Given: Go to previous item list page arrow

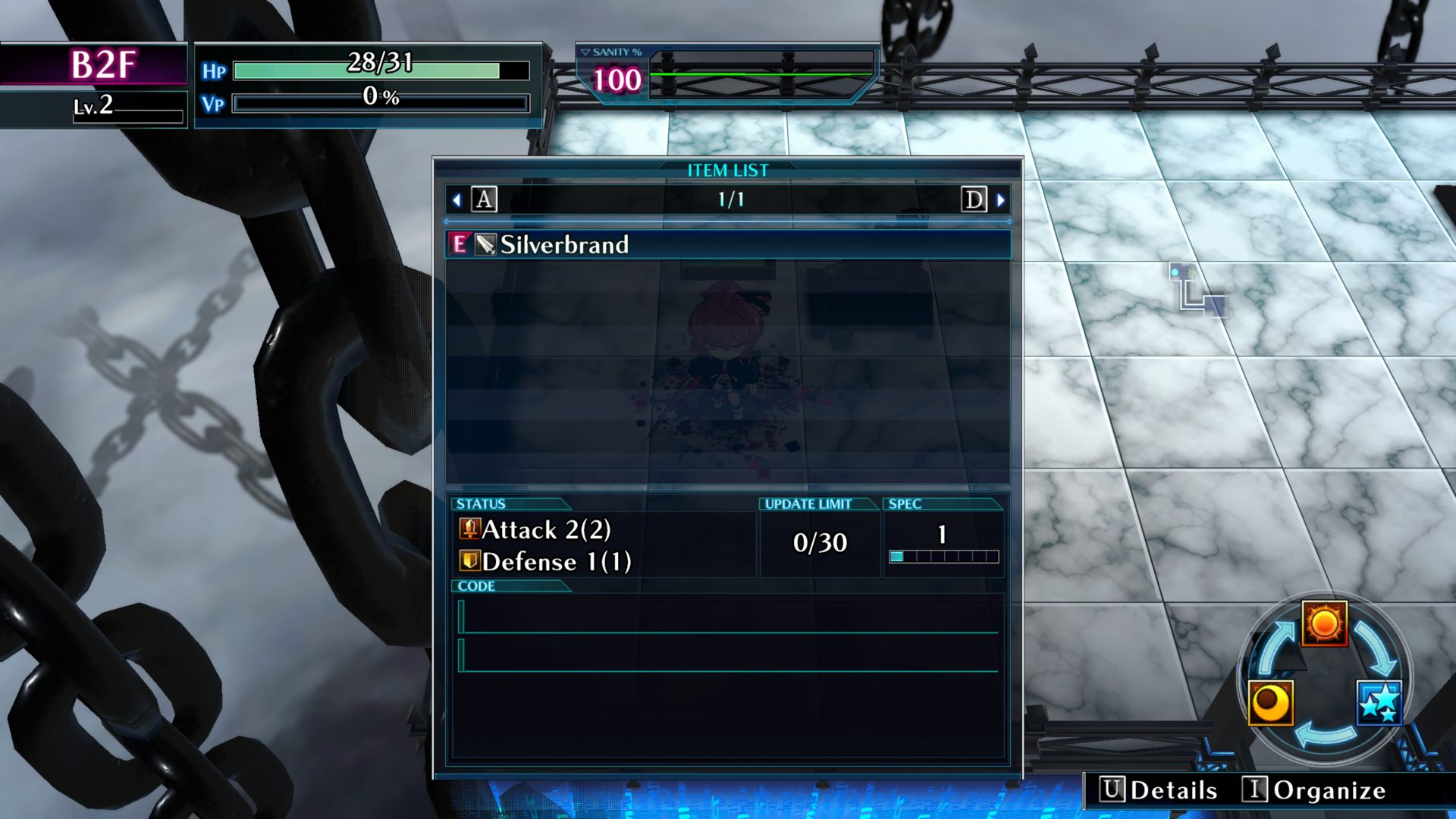Looking at the screenshot, I should [x=457, y=200].
